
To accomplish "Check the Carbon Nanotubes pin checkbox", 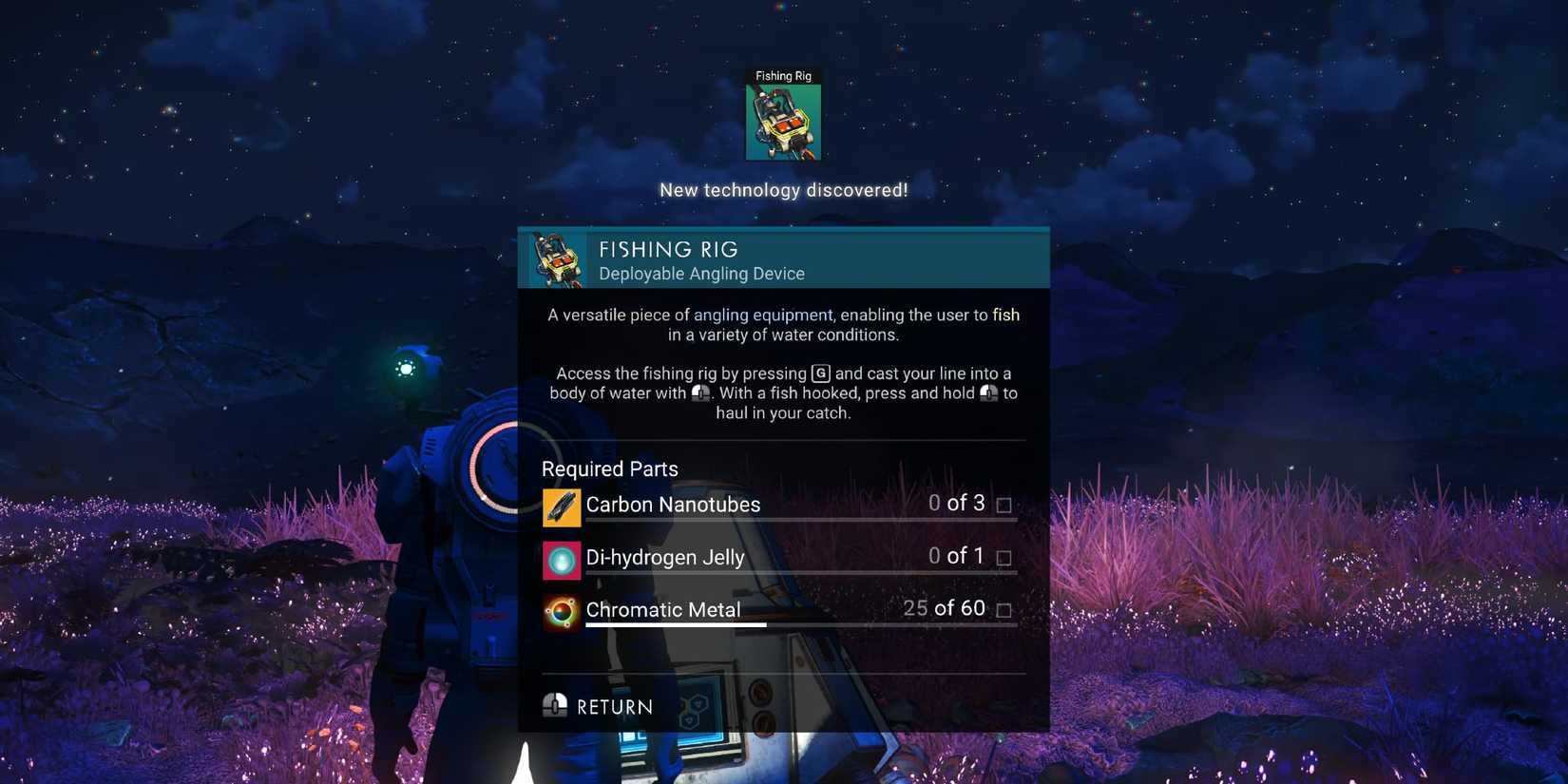I will coord(1004,505).
